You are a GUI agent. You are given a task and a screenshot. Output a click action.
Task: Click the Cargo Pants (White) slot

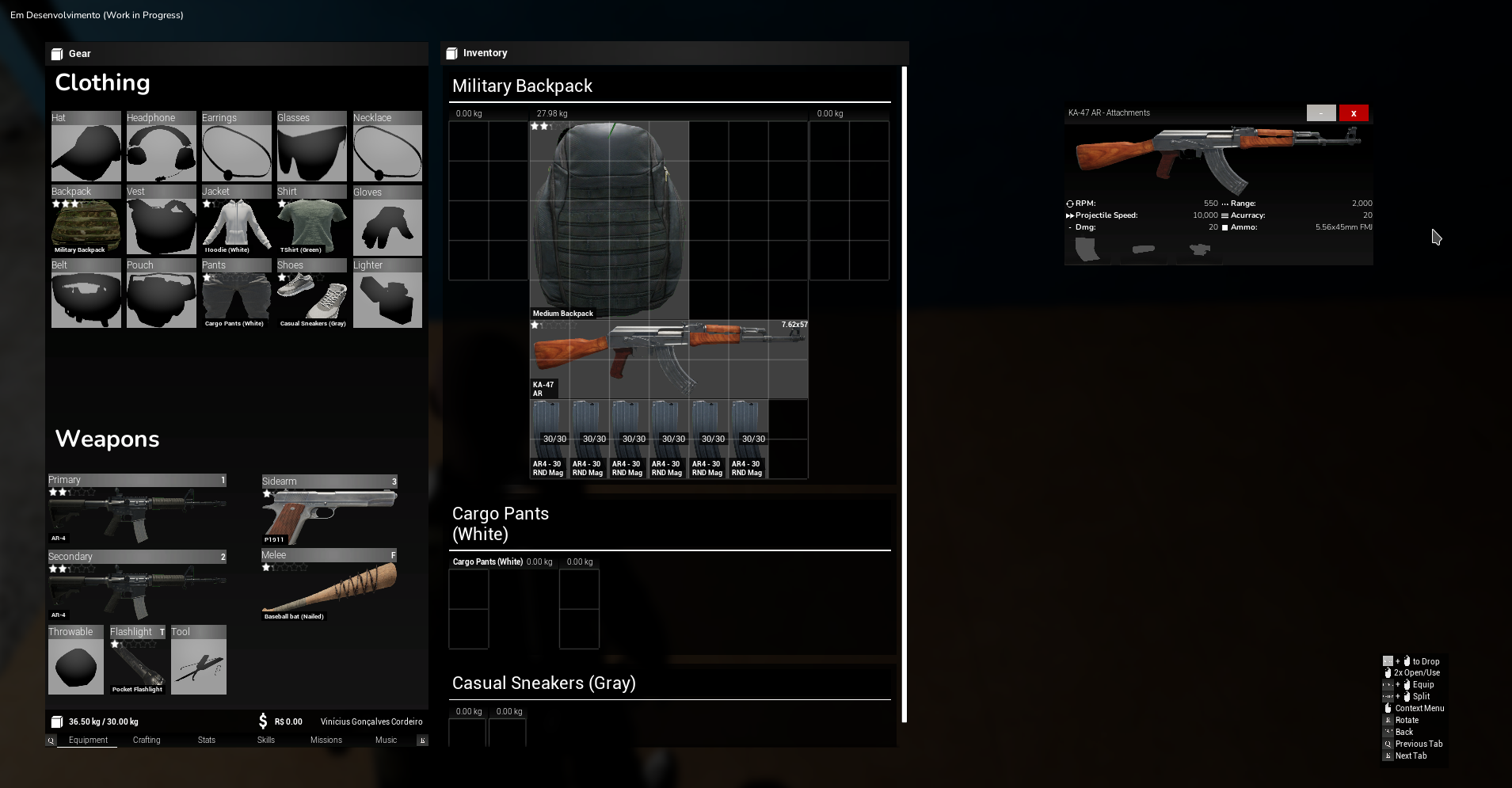tap(236, 295)
